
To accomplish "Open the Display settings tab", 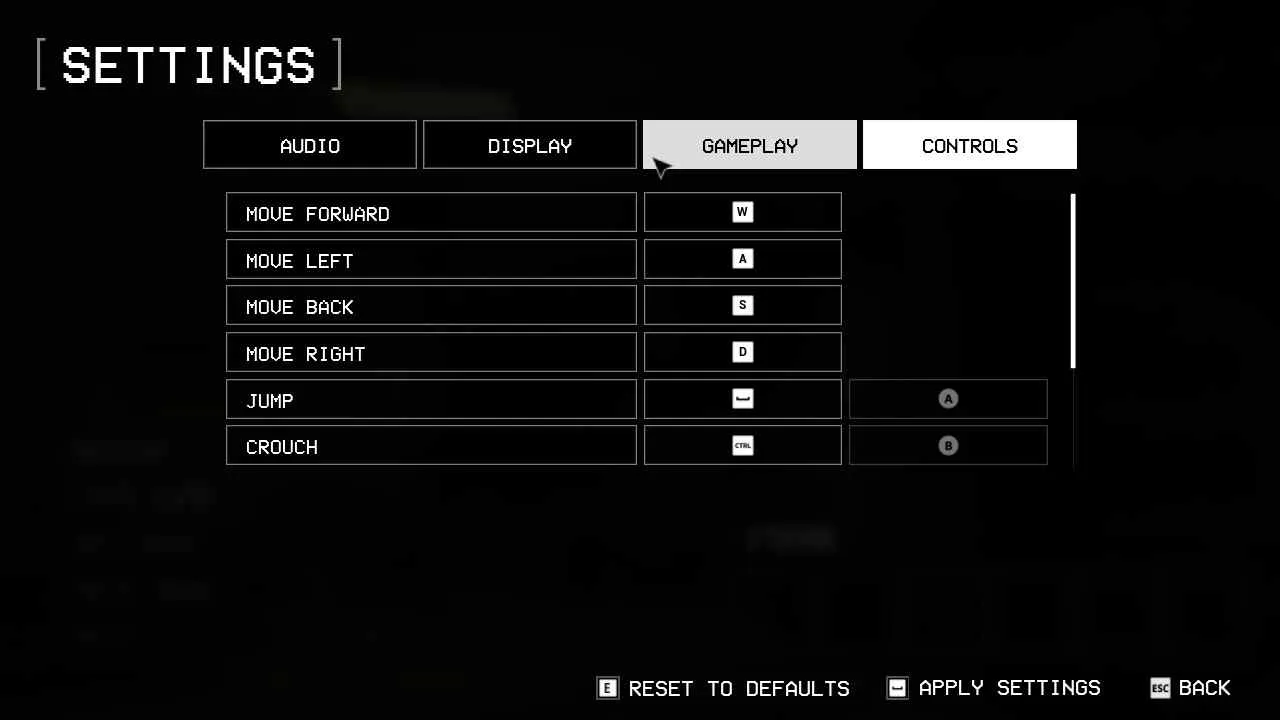I will (530, 145).
